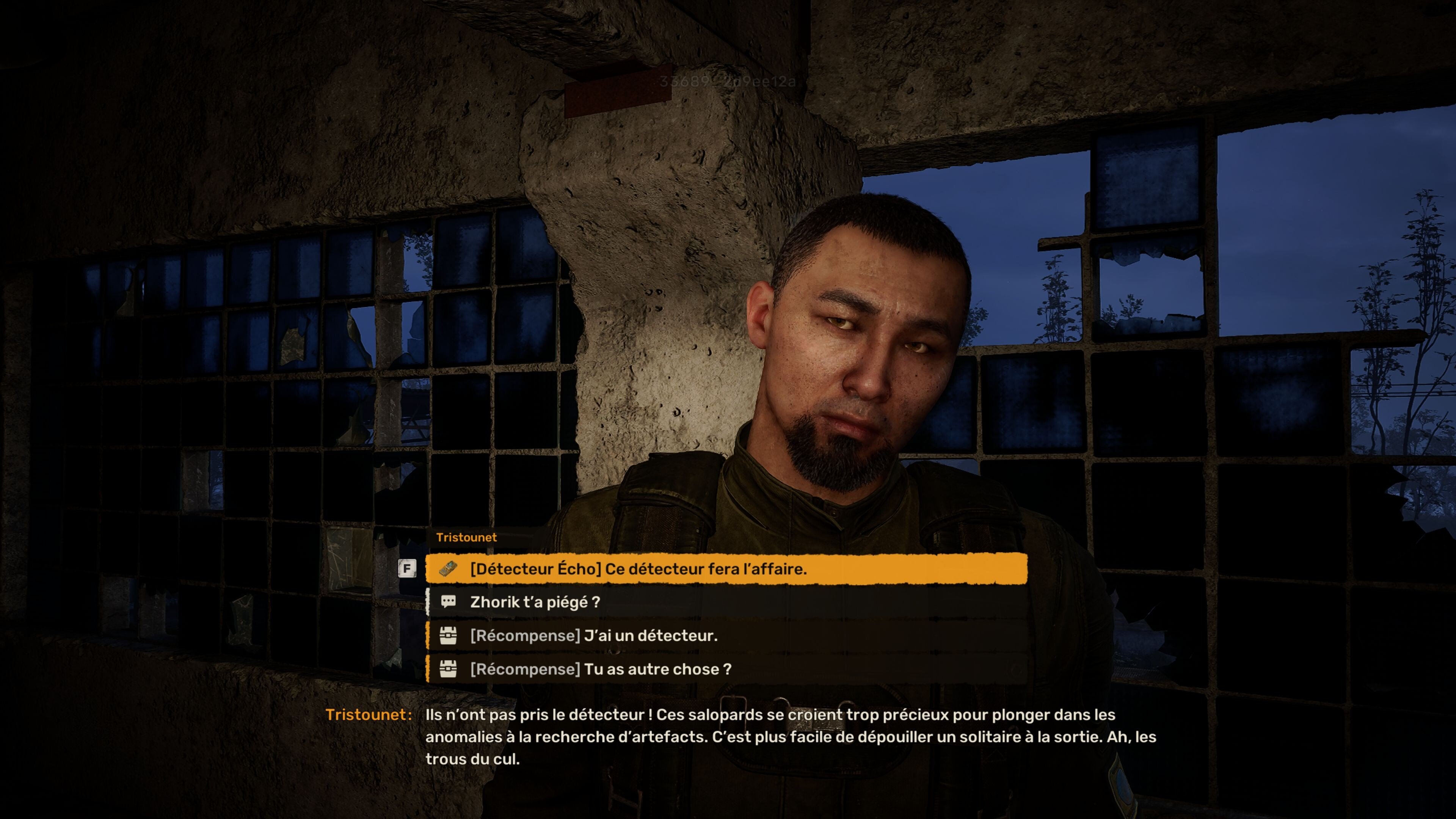This screenshot has width=1456, height=819.
Task: Click the chest icon on second Récompense option
Action: [448, 670]
